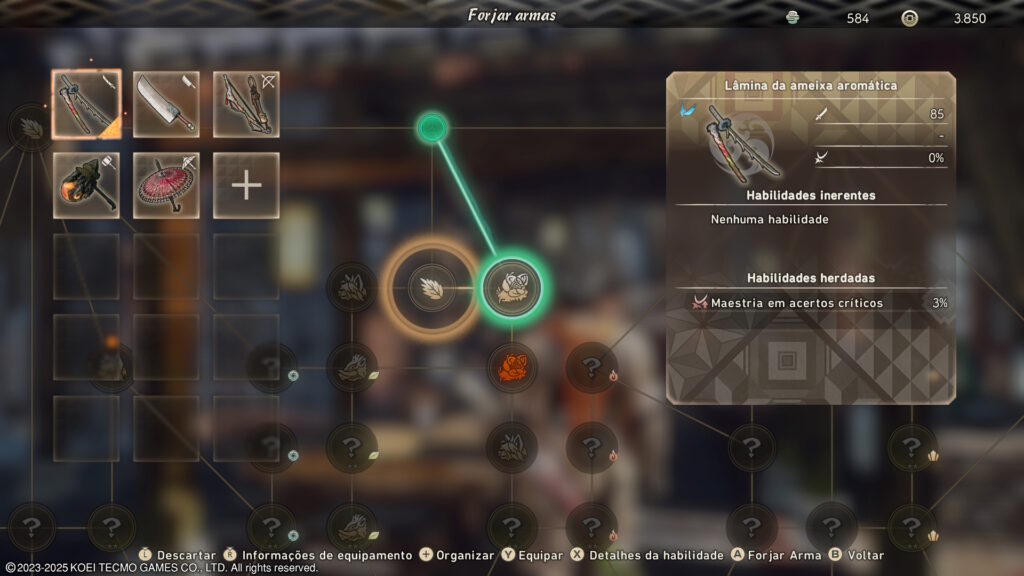Select the red umbrella weapon slot

[166, 185]
